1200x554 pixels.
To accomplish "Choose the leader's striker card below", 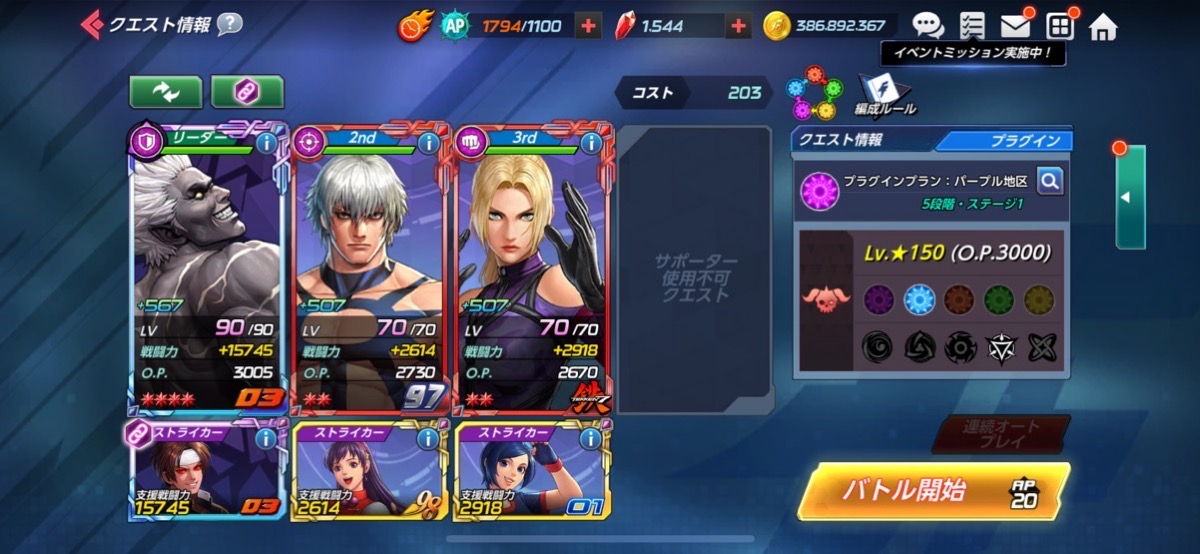I will click(x=209, y=471).
